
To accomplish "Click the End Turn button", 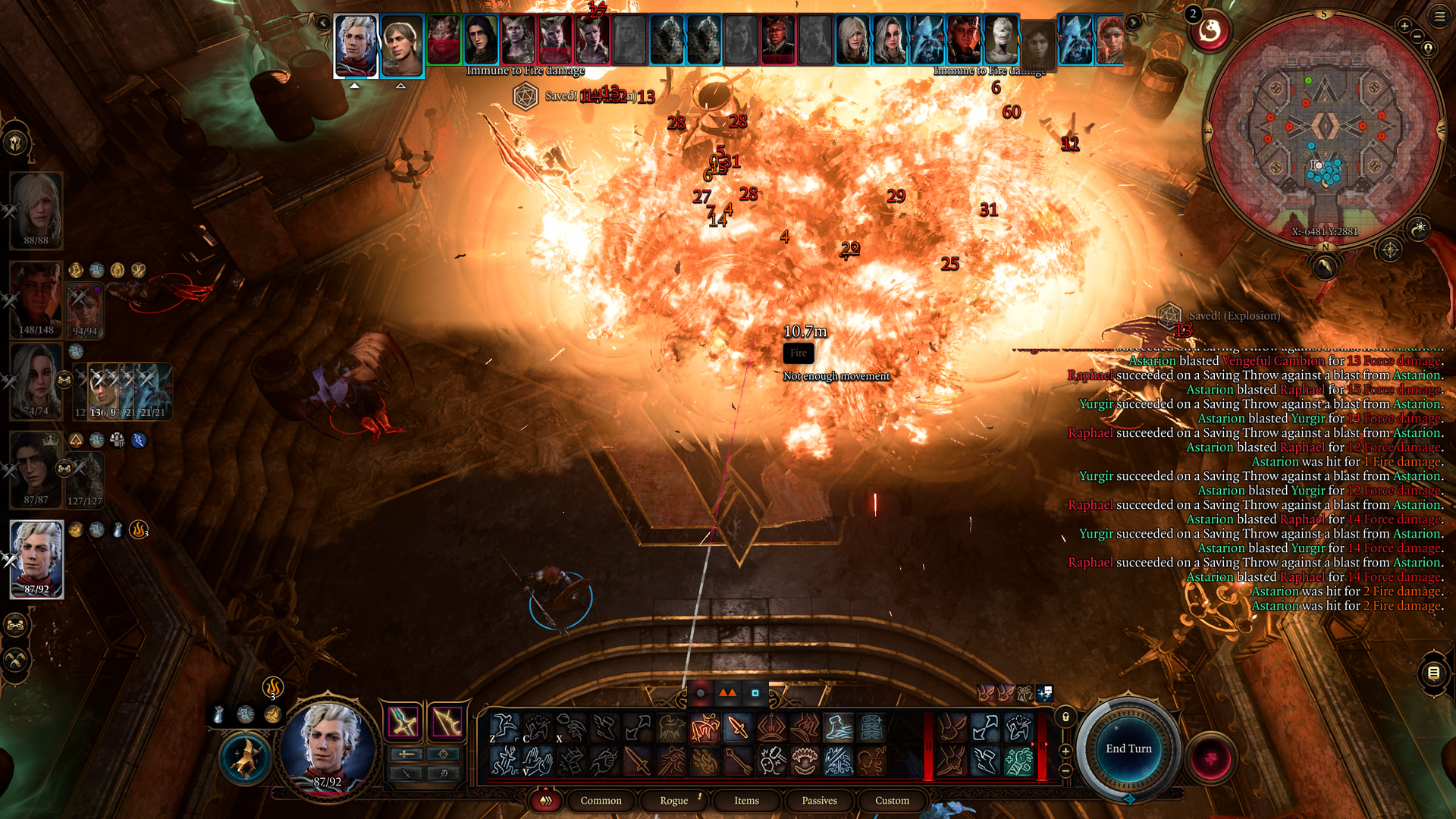I will pyautogui.click(x=1128, y=749).
